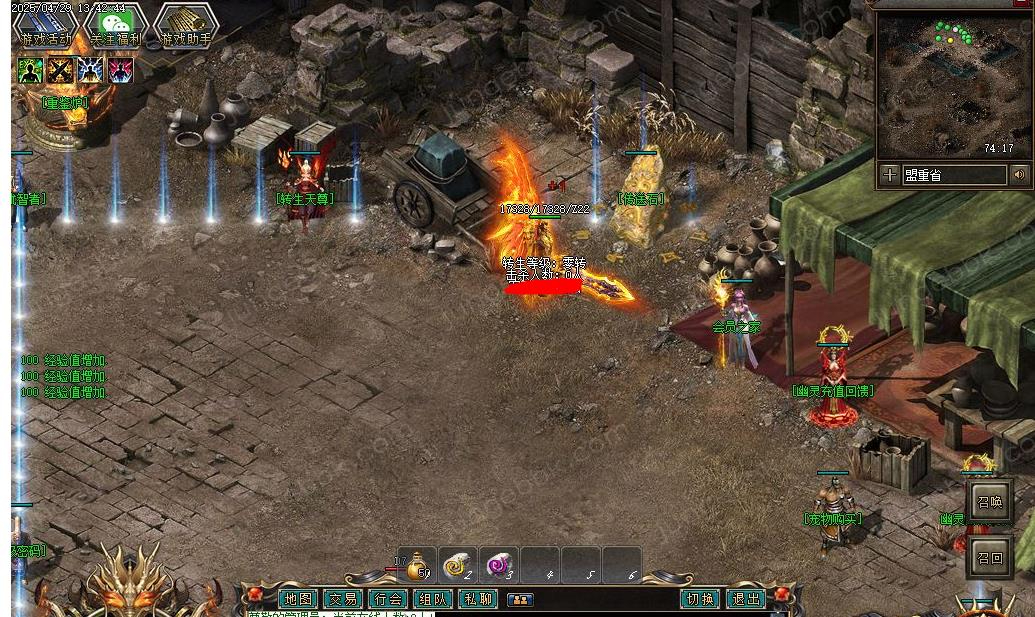Use the yellow scroll in hotbar slot 2
Image resolution: width=1035 pixels, height=617 pixels.
pyautogui.click(x=458, y=566)
